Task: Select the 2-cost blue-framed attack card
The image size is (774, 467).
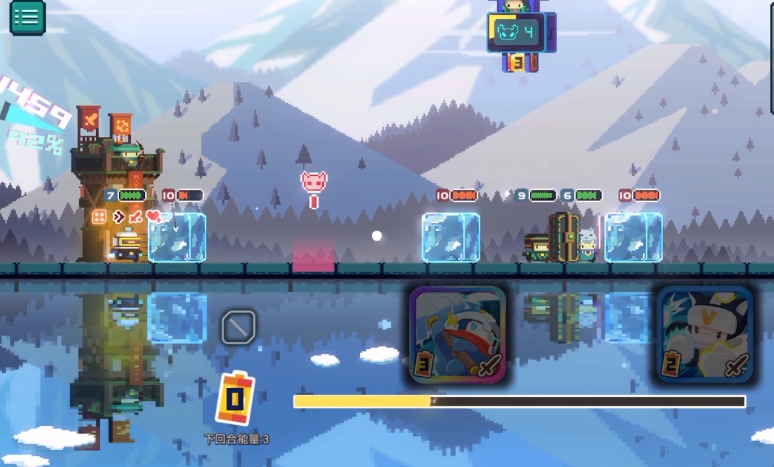Action: tap(705, 335)
